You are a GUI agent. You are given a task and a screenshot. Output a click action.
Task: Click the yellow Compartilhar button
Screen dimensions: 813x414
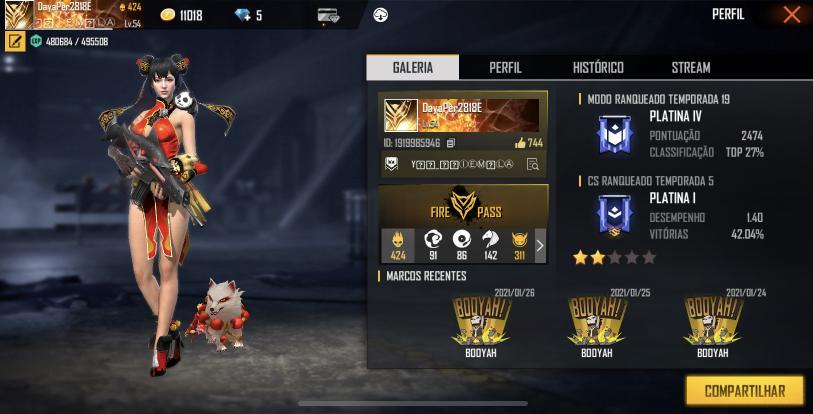(x=744, y=391)
